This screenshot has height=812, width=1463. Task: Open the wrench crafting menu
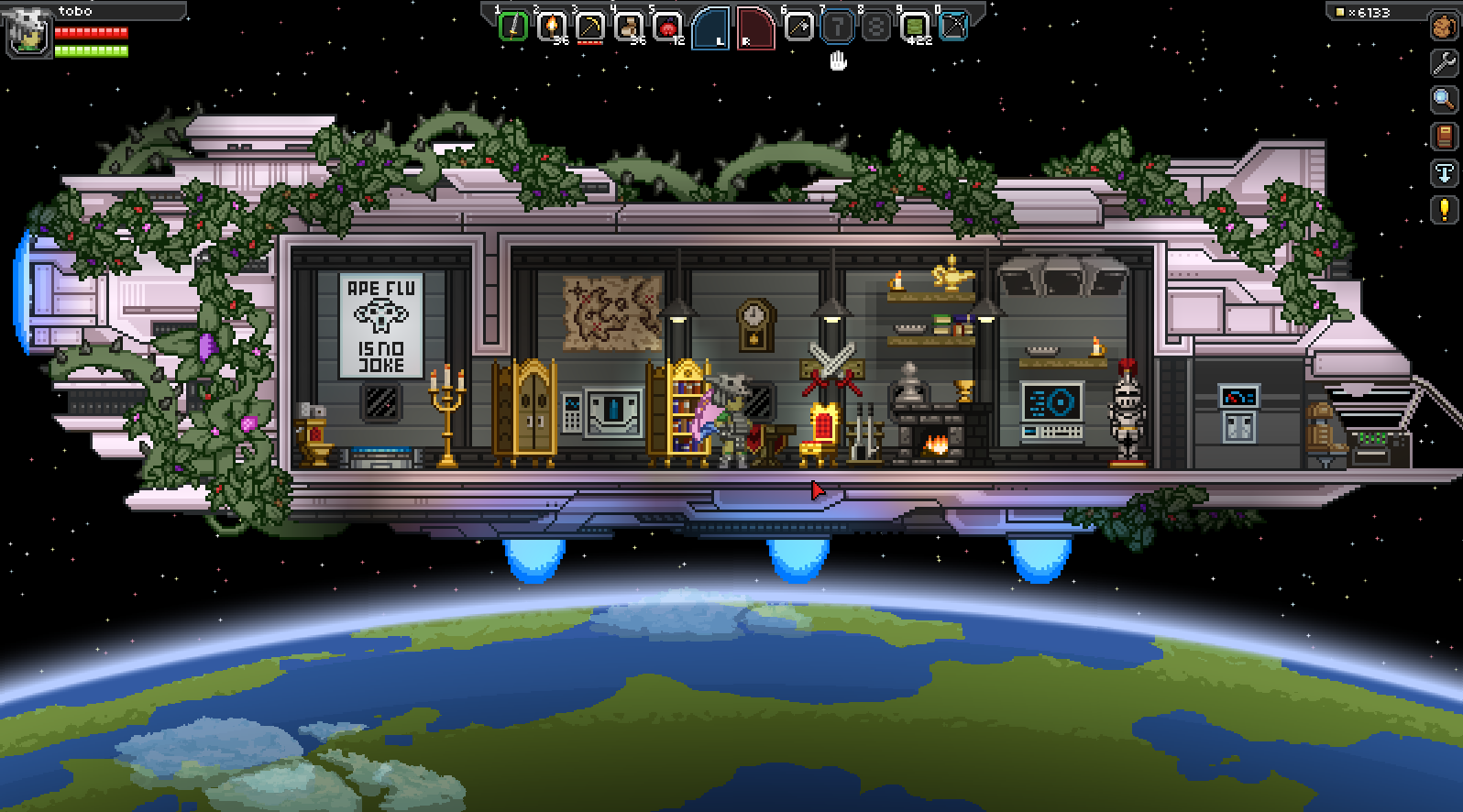[x=1444, y=62]
